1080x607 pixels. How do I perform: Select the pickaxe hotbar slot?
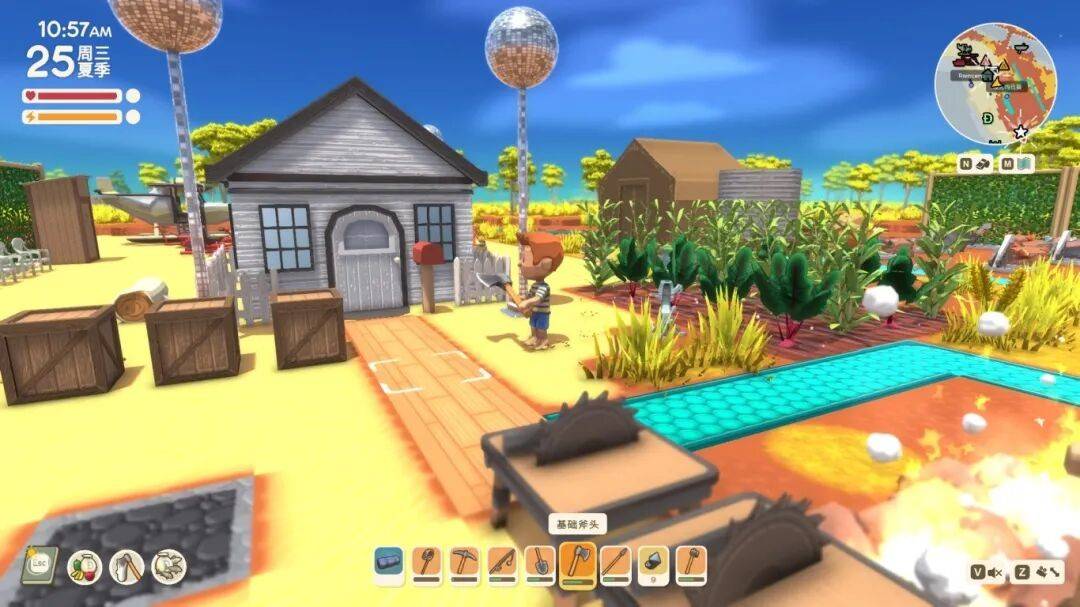(464, 564)
